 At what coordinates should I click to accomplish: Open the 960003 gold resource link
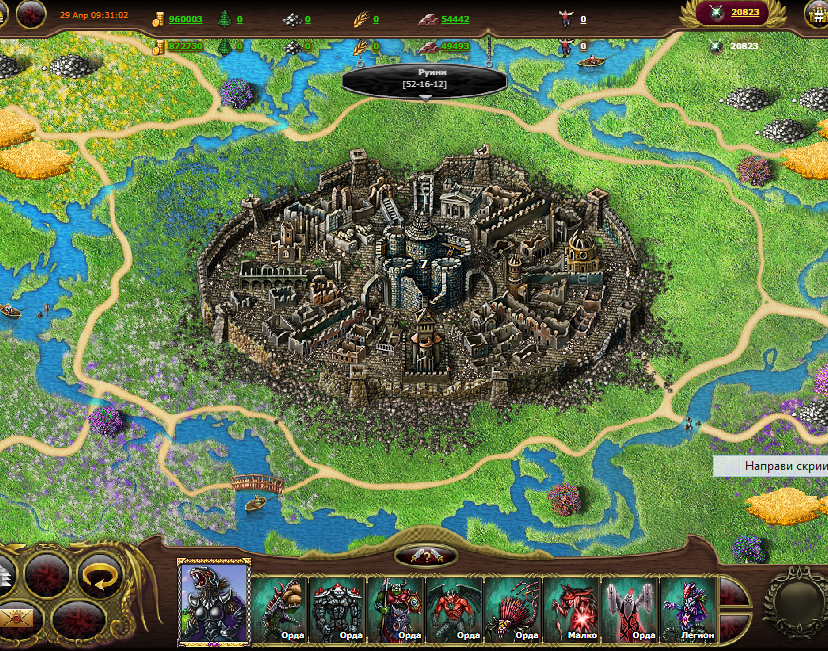tap(185, 19)
